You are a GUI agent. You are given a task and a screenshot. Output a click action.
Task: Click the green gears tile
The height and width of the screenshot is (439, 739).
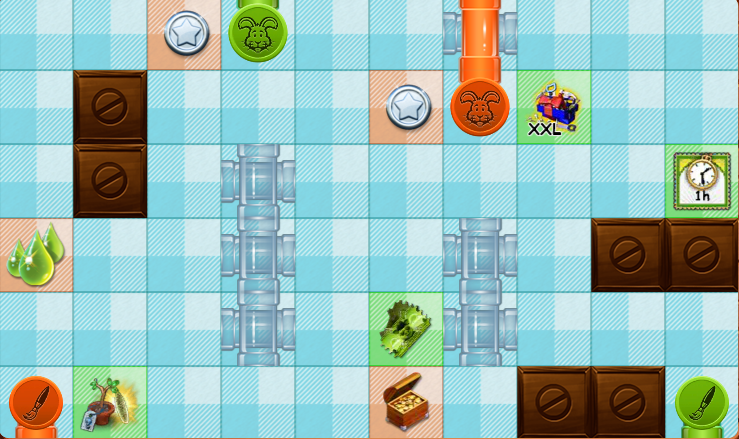point(406,328)
